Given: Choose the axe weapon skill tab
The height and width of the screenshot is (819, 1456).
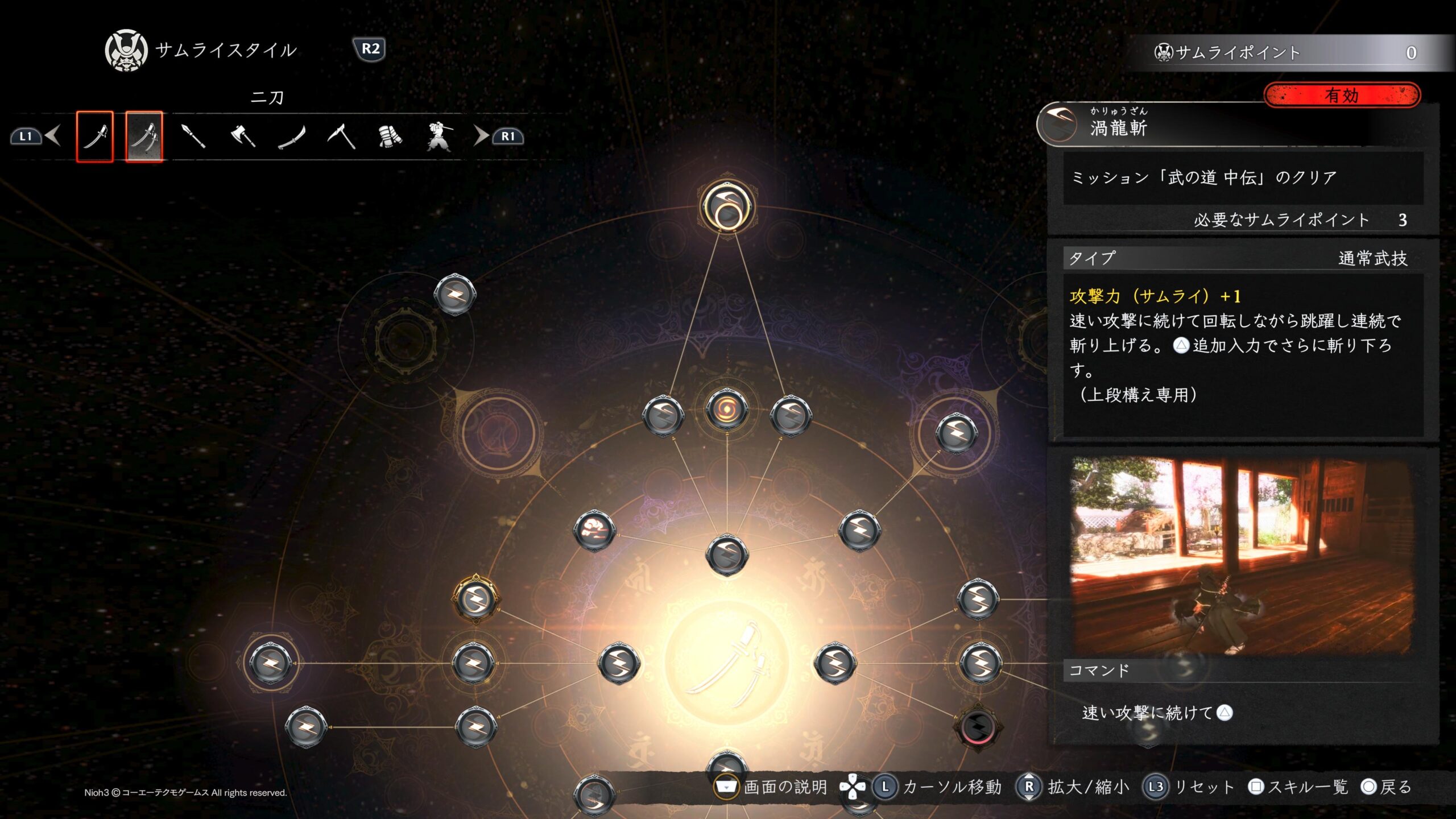Looking at the screenshot, I should [243, 136].
